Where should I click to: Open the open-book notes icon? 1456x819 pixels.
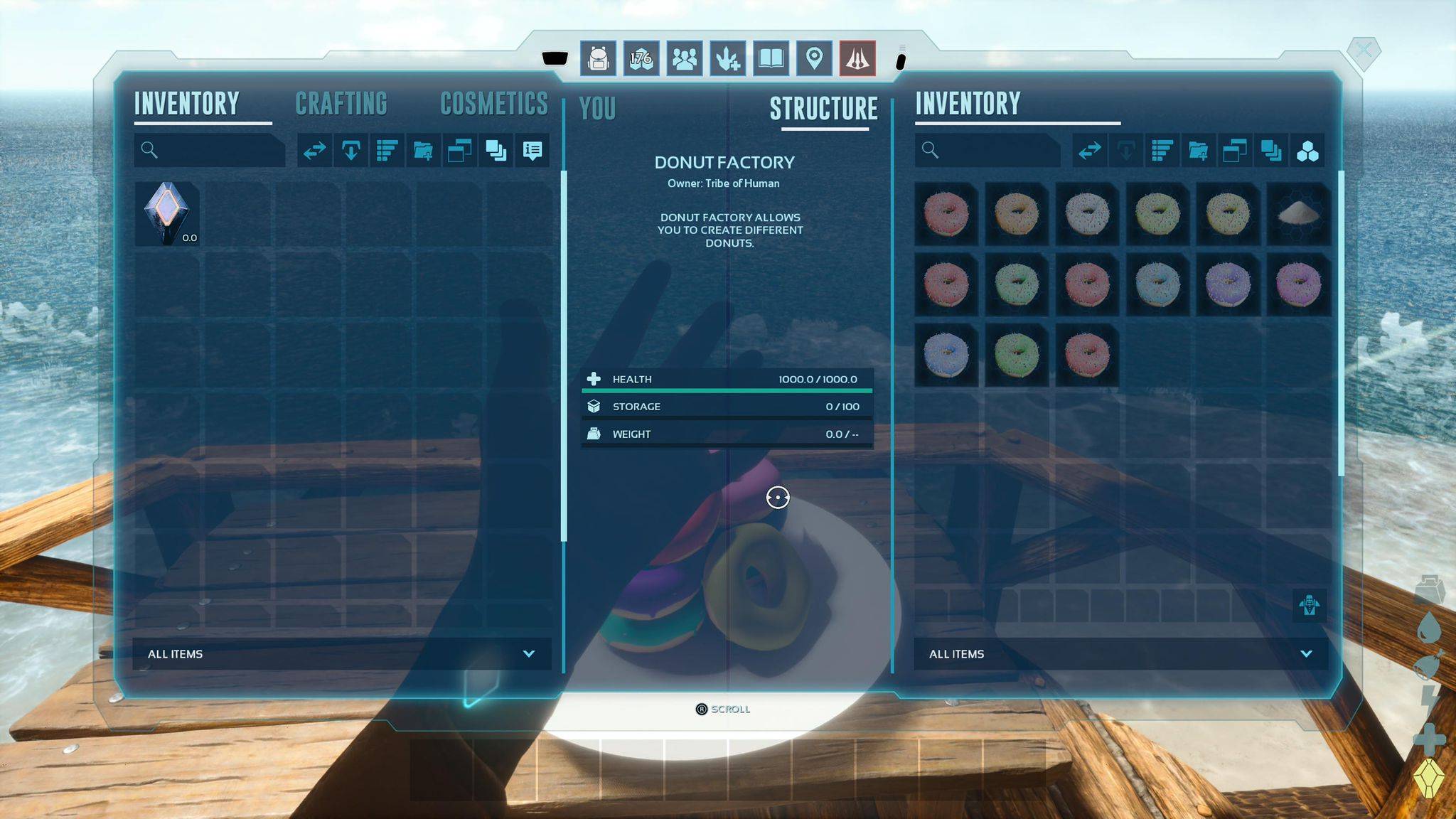pyautogui.click(x=771, y=58)
